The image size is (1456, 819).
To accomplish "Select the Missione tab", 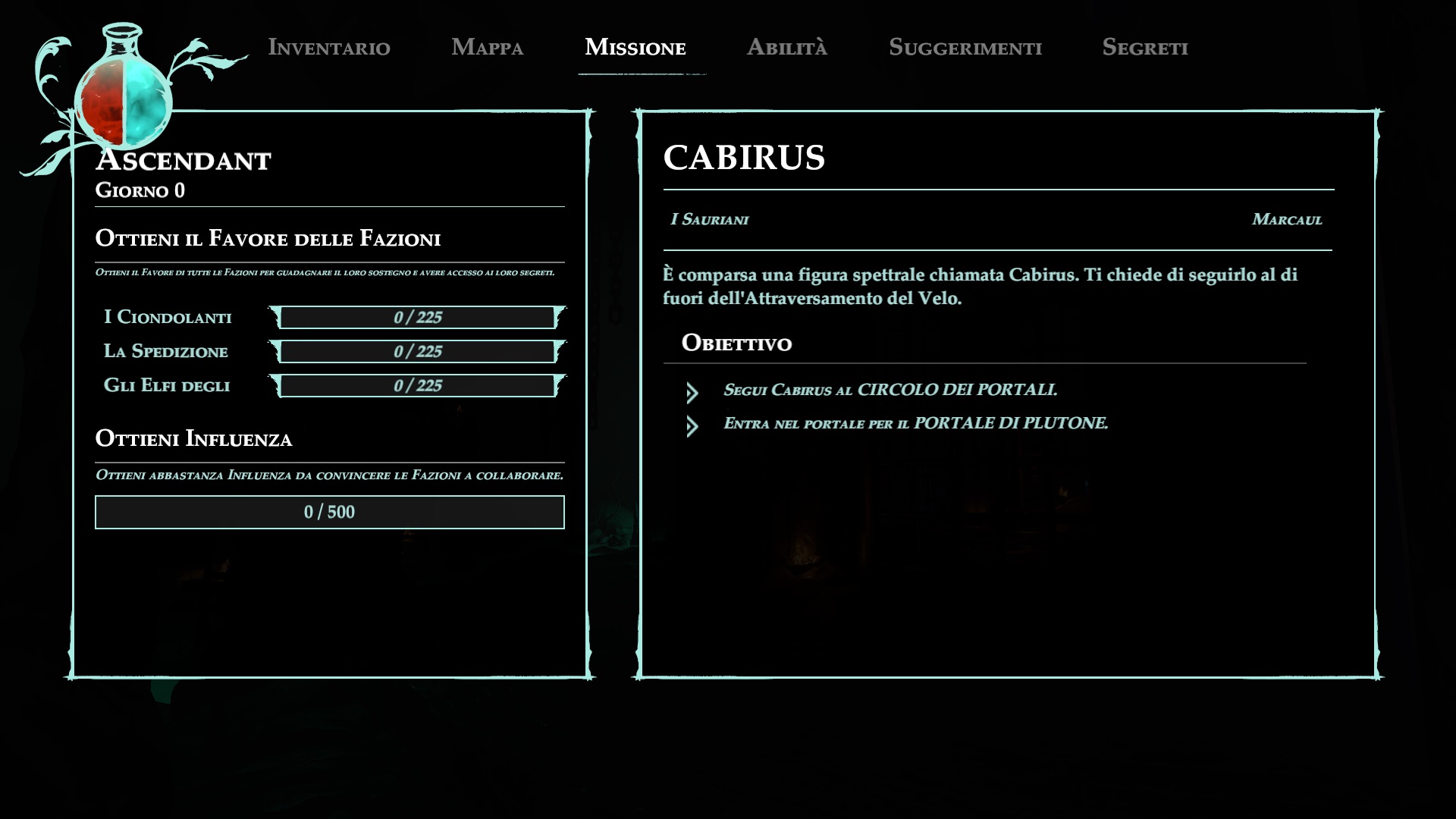I will click(x=635, y=47).
